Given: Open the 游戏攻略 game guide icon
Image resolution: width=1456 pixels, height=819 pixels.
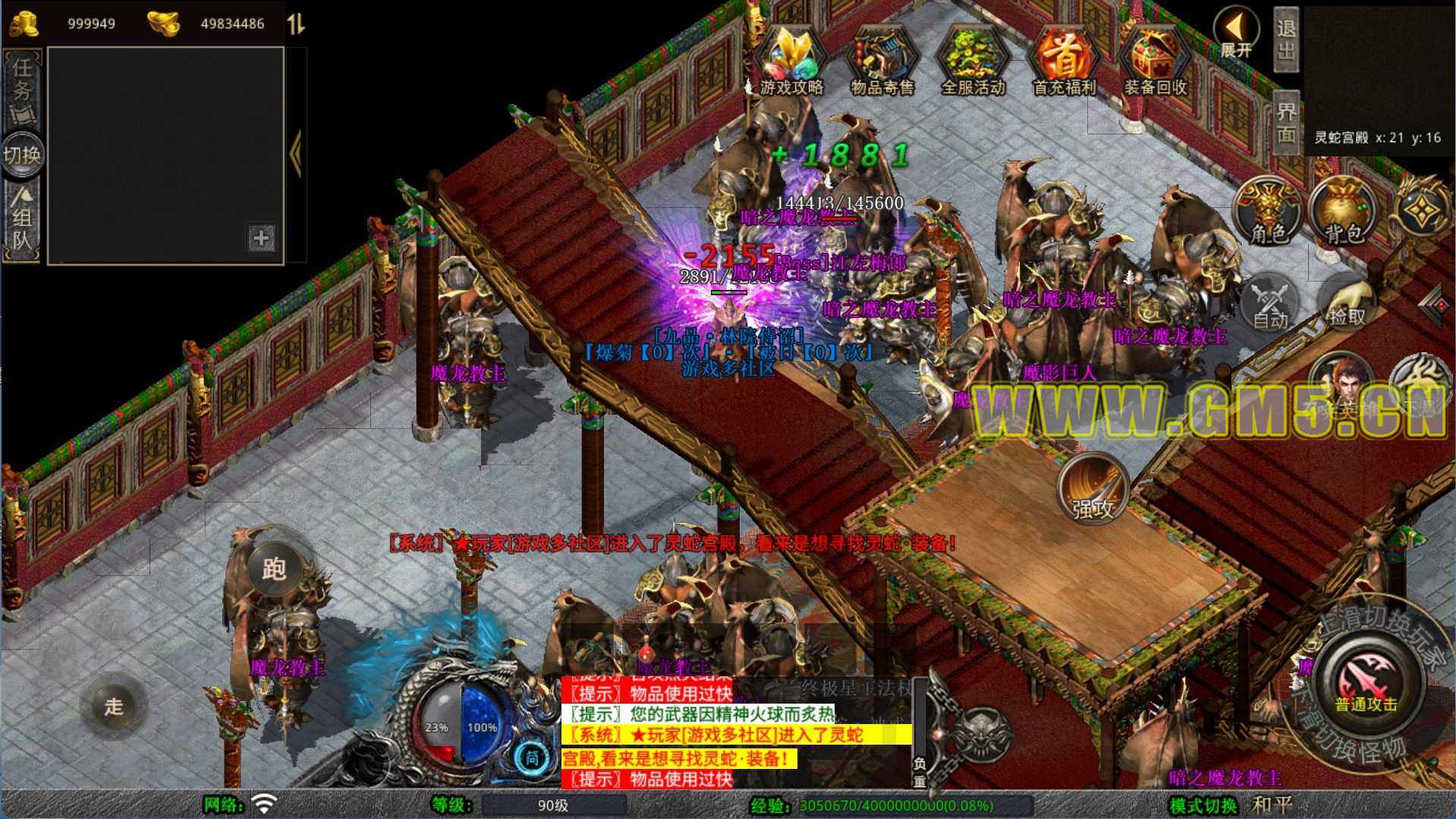Looking at the screenshot, I should 791,62.
